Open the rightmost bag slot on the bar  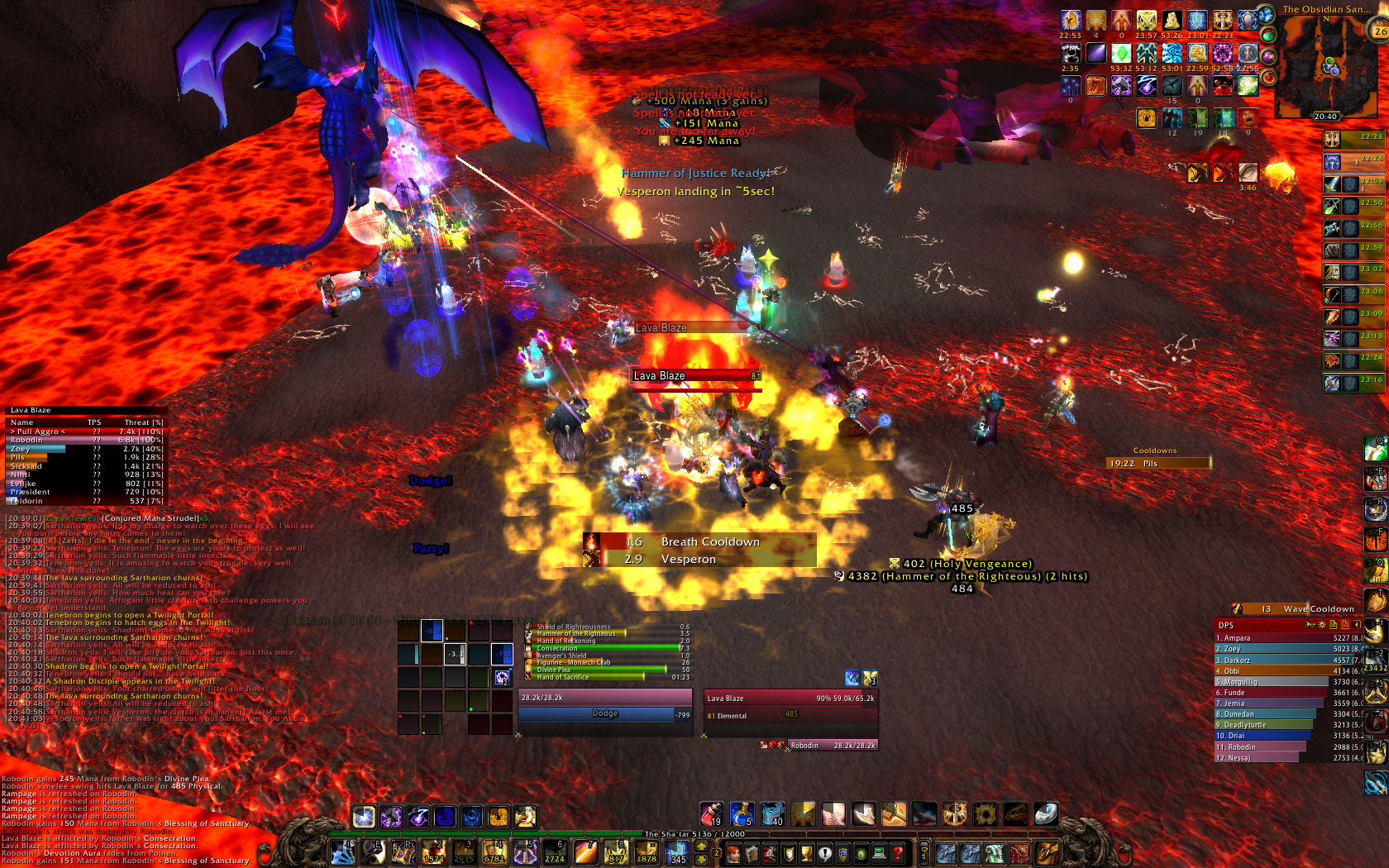coord(1047,853)
